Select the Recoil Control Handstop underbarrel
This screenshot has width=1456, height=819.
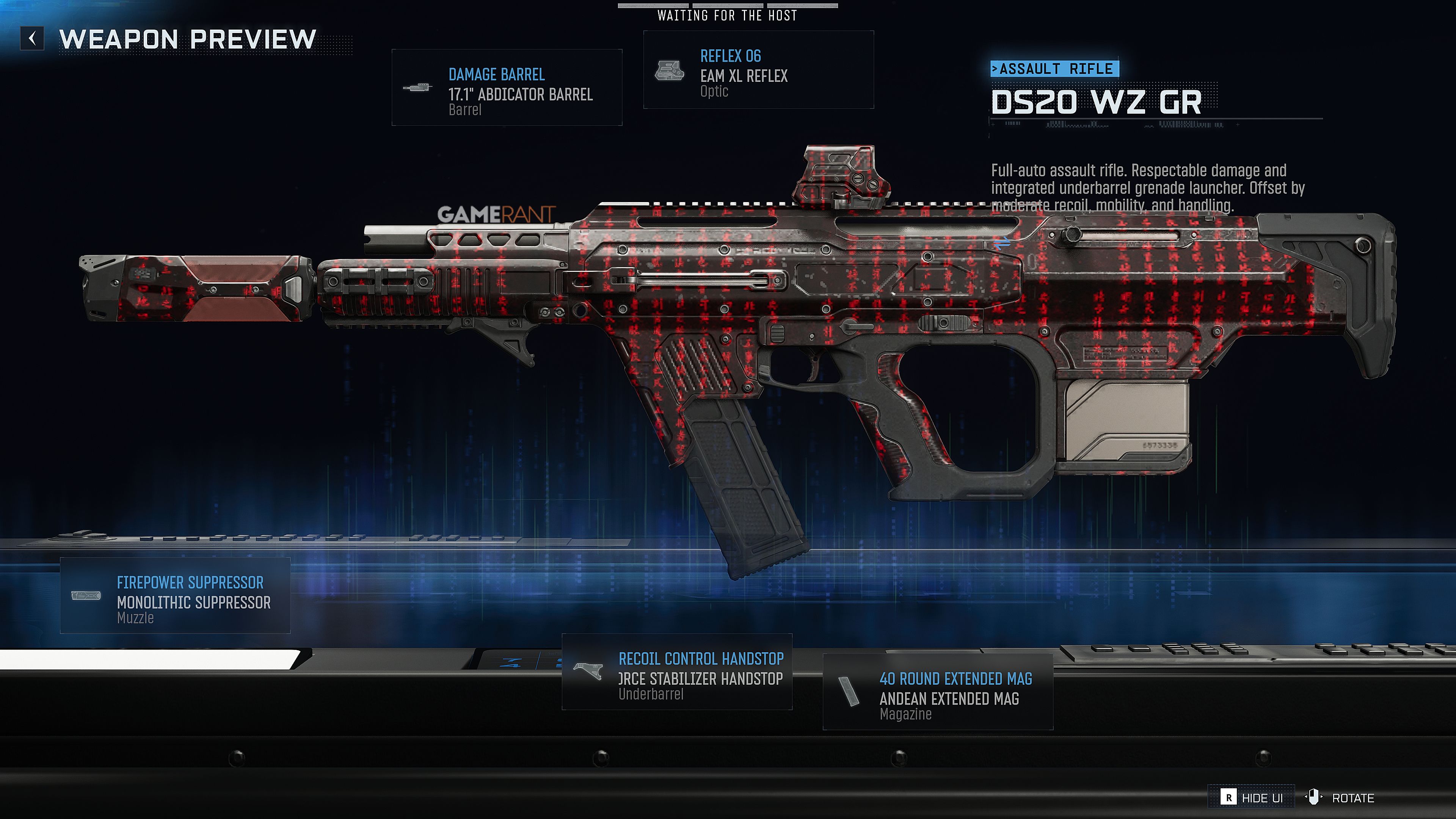[x=676, y=672]
